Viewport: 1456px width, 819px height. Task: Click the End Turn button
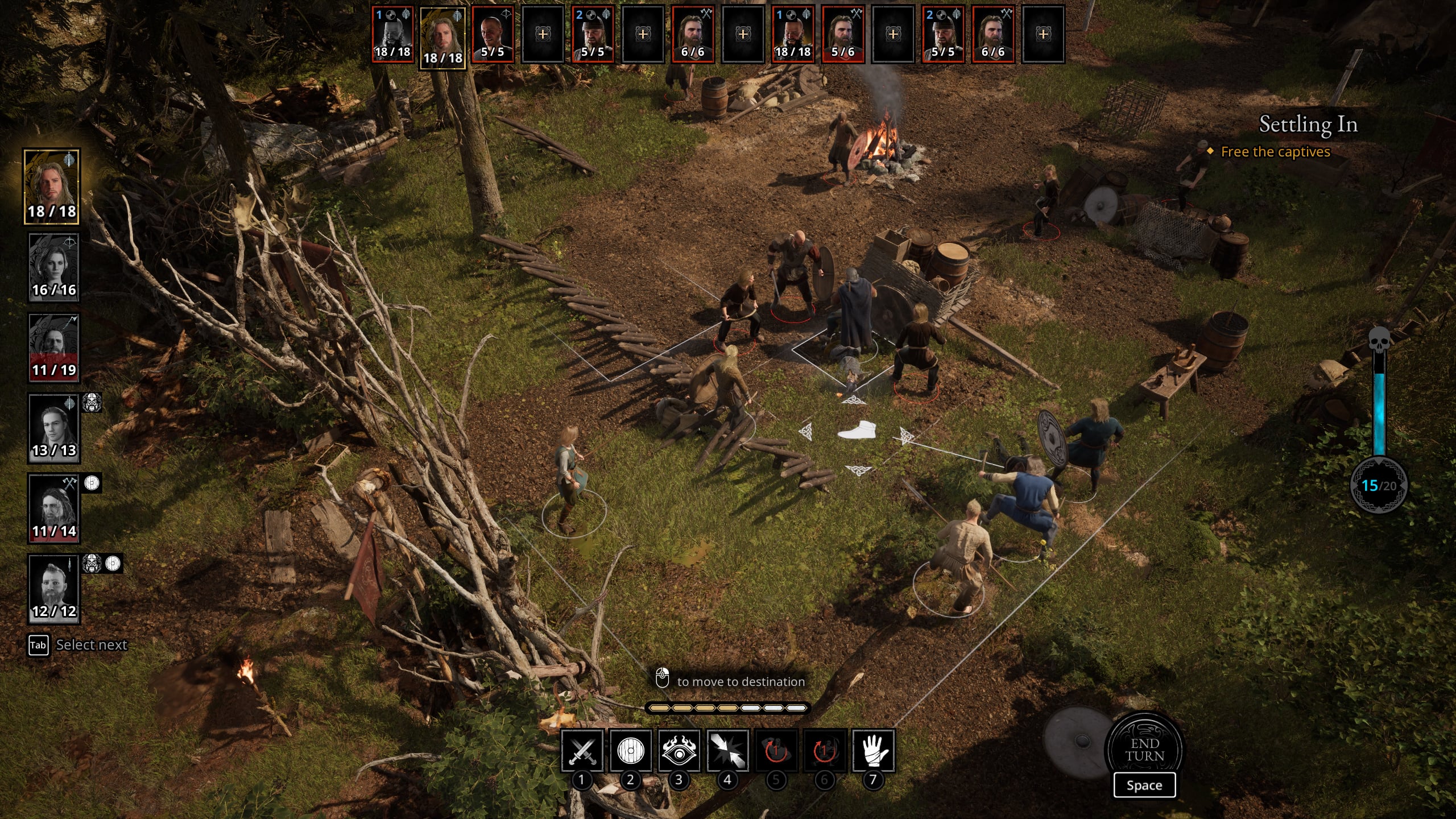1144,750
